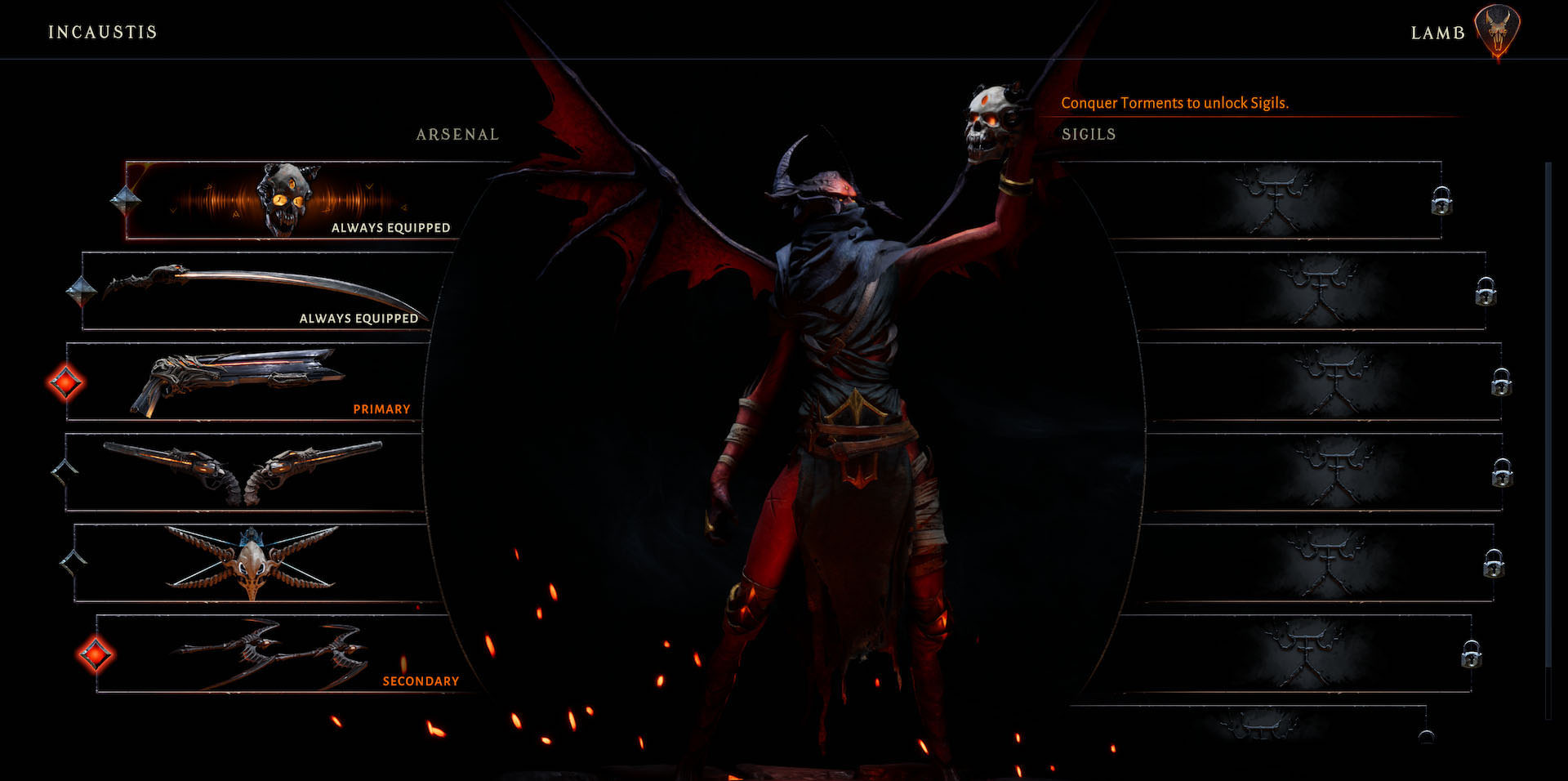
Task: Pick the bird skull crossbow weapon slot
Action: click(252, 563)
